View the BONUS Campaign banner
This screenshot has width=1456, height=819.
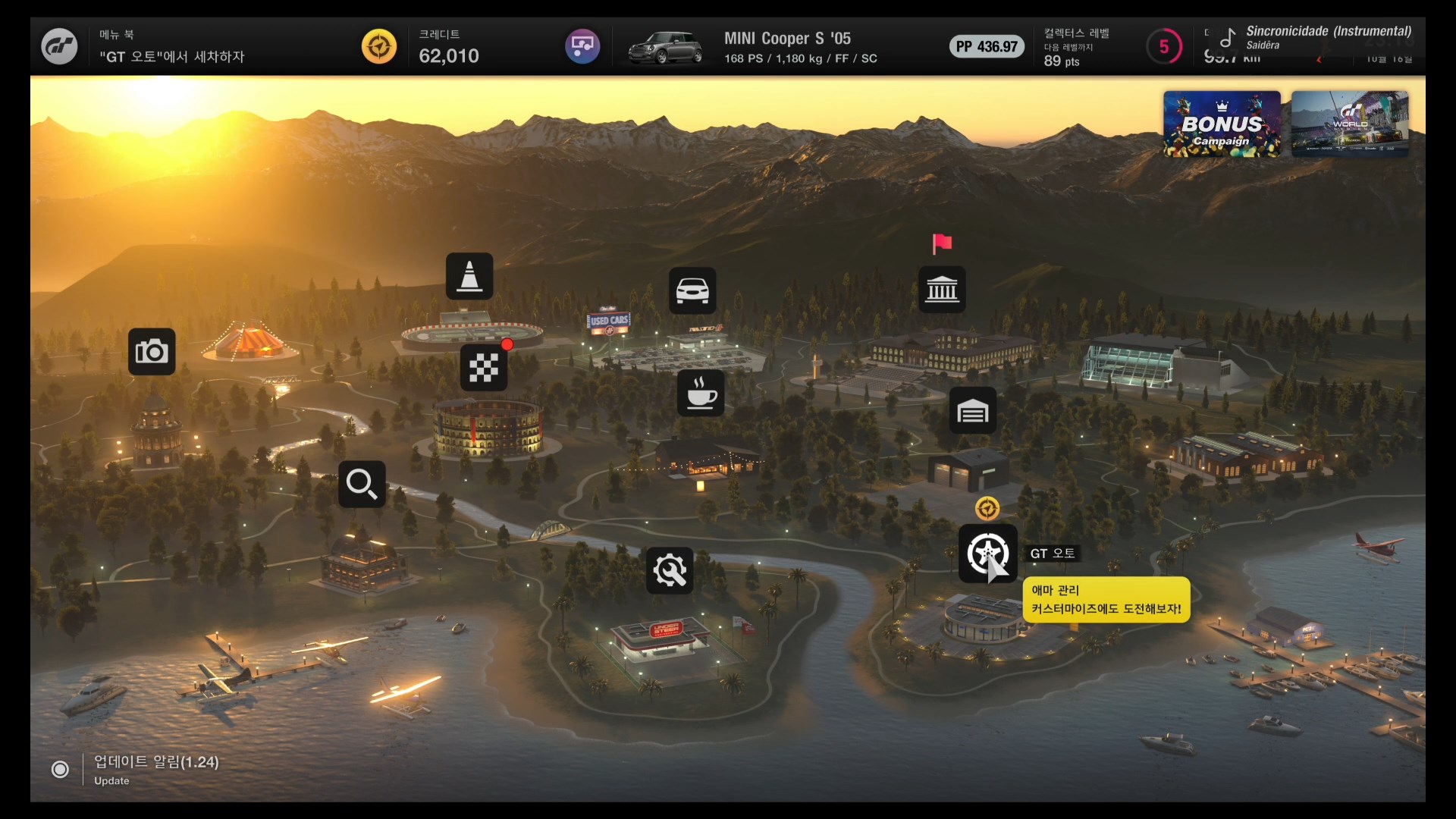click(1222, 124)
